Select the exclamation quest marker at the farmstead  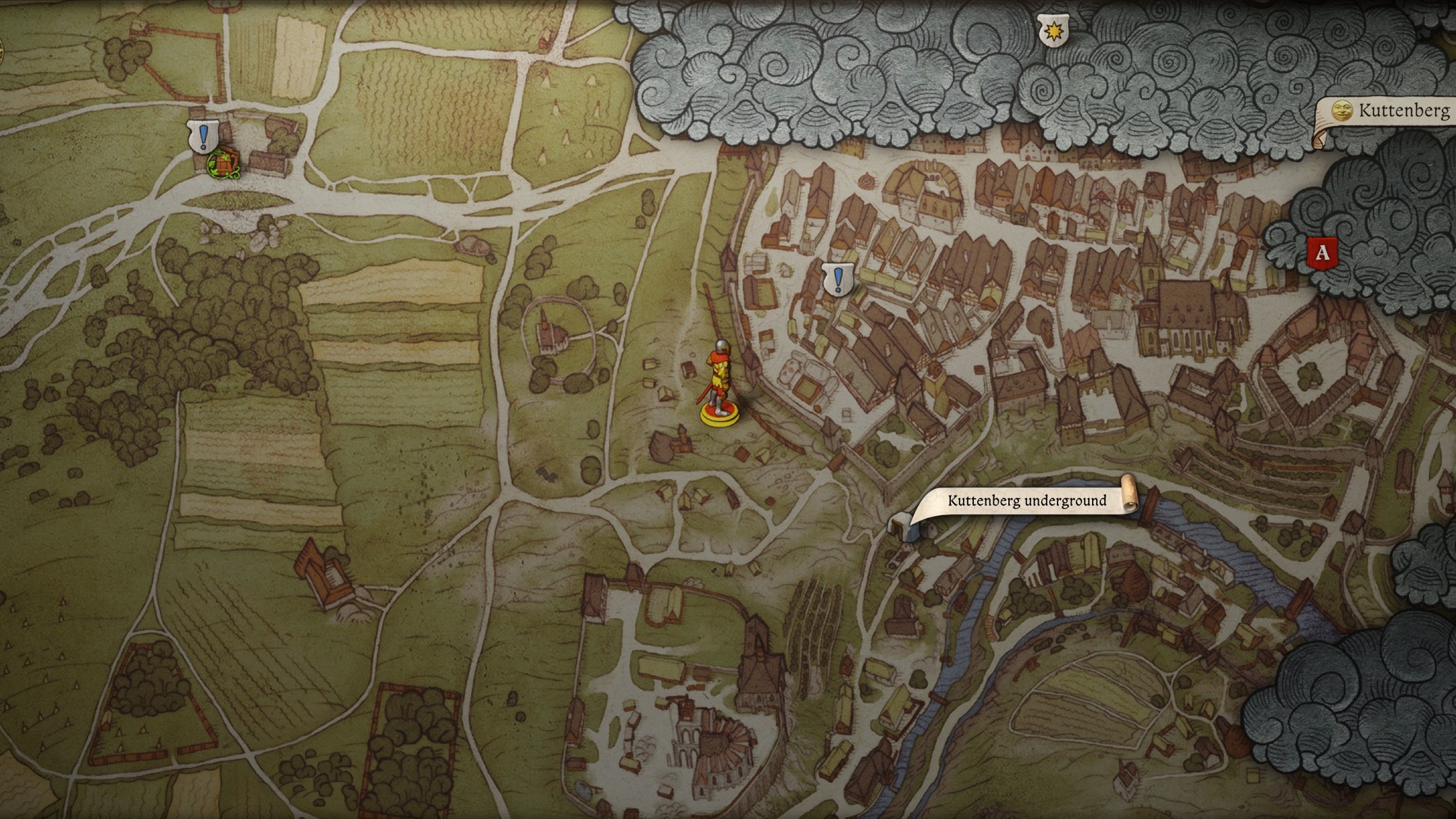[x=203, y=136]
